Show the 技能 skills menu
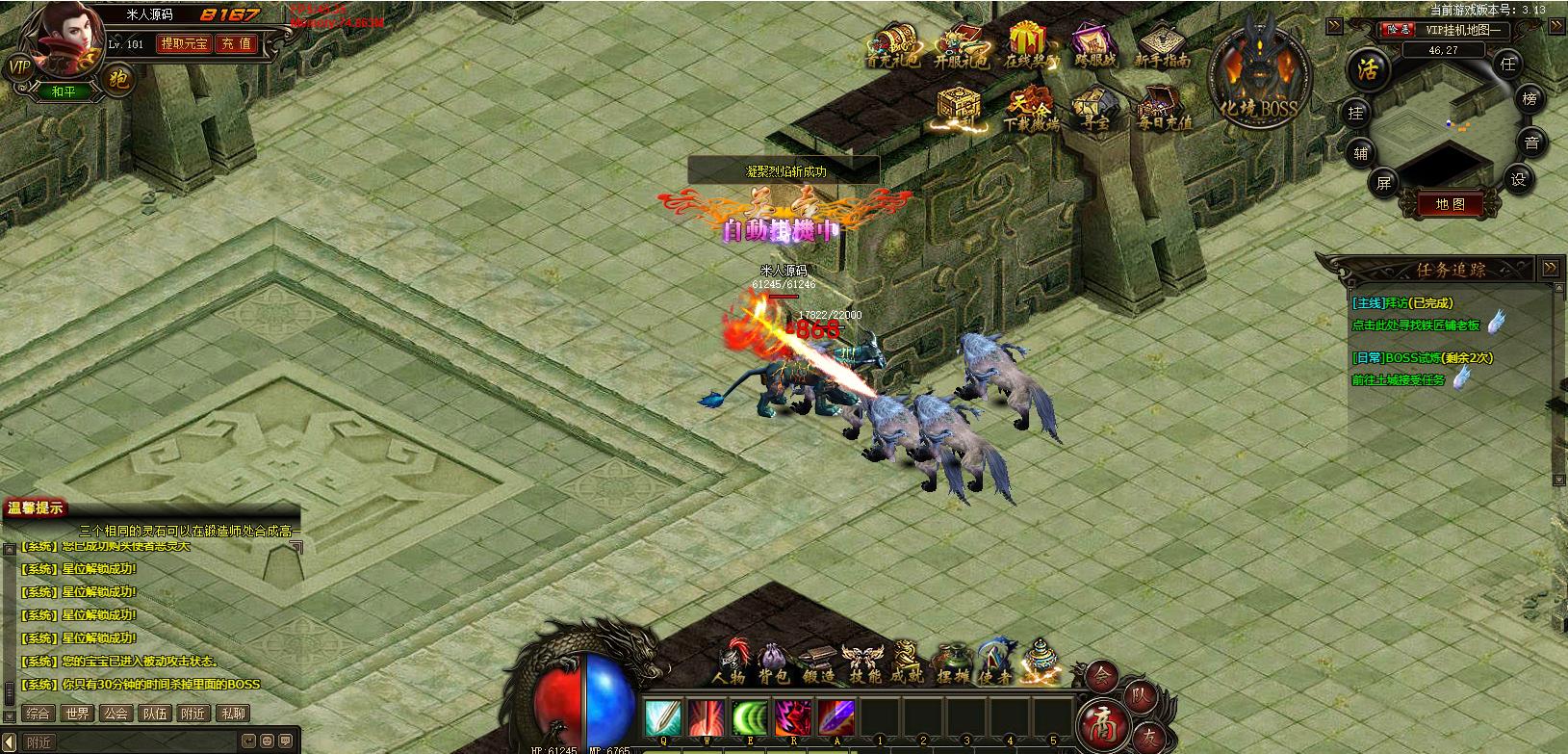 862,663
